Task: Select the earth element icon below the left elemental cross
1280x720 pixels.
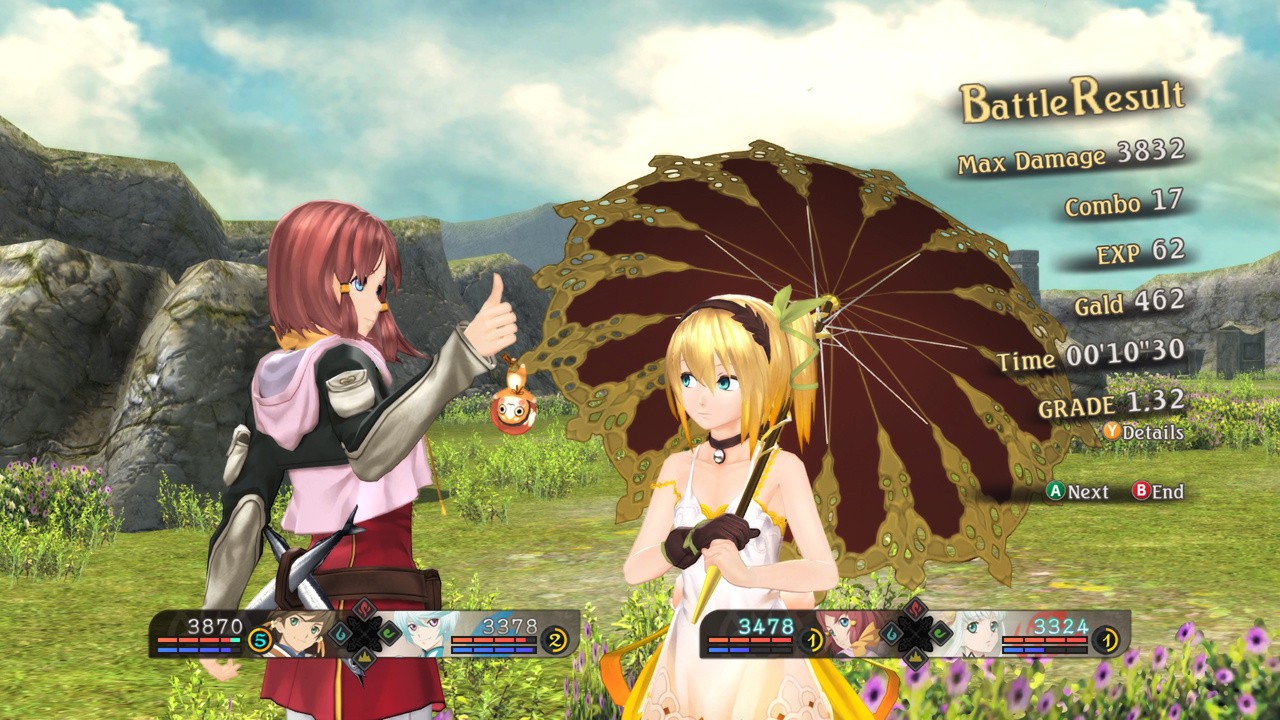Action: point(363,659)
